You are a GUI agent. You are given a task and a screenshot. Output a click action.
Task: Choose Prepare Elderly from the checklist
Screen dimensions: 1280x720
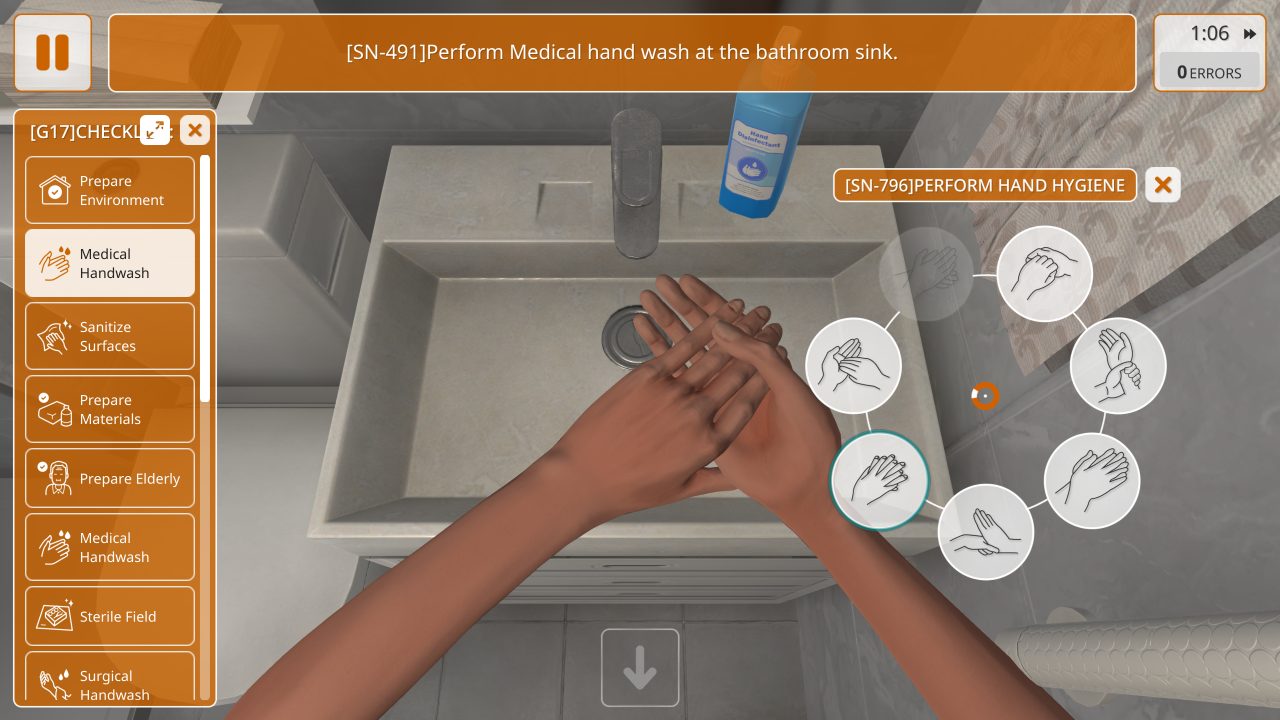click(x=110, y=478)
